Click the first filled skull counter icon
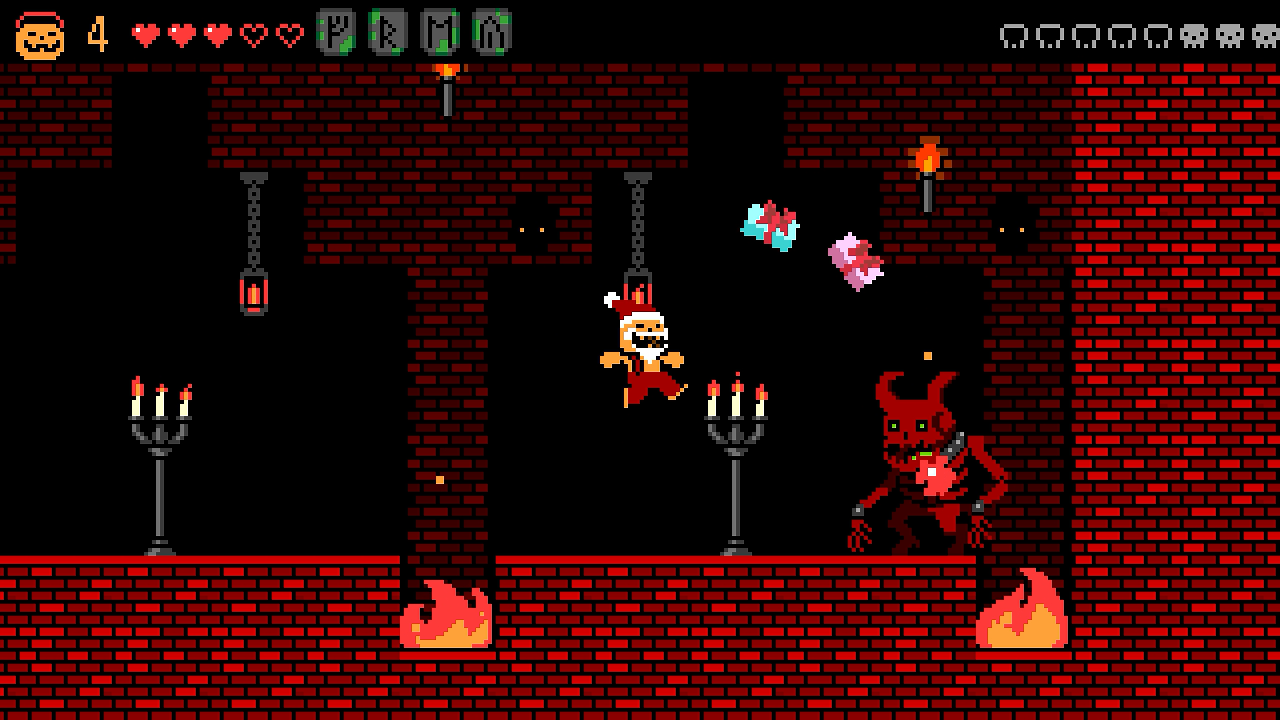 coord(1194,36)
